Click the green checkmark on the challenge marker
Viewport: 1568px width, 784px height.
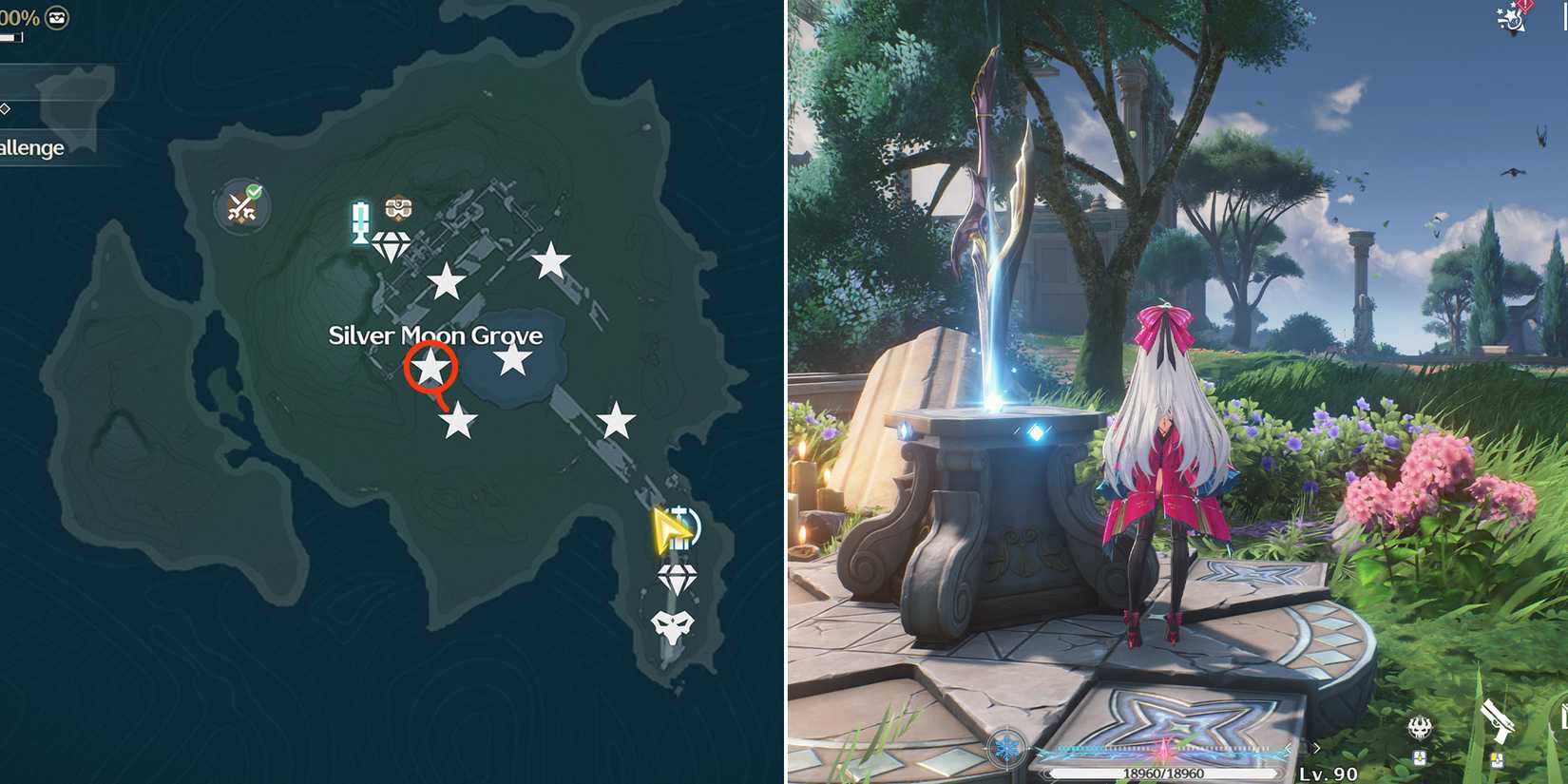[255, 190]
